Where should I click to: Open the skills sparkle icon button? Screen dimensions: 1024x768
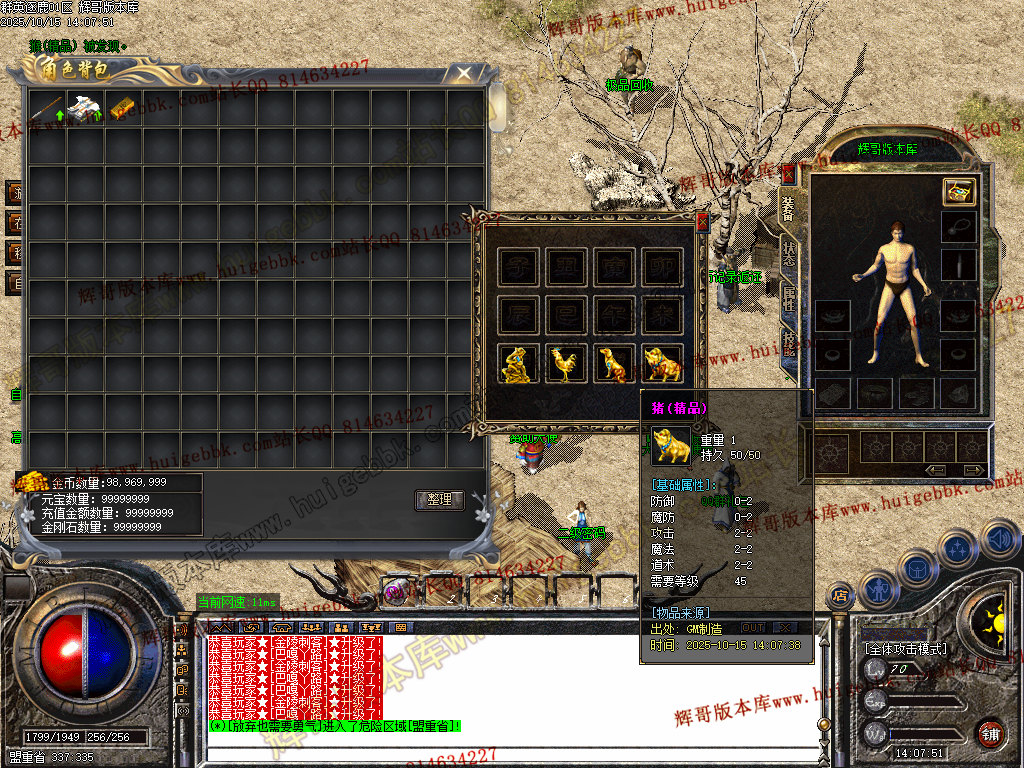tap(957, 549)
